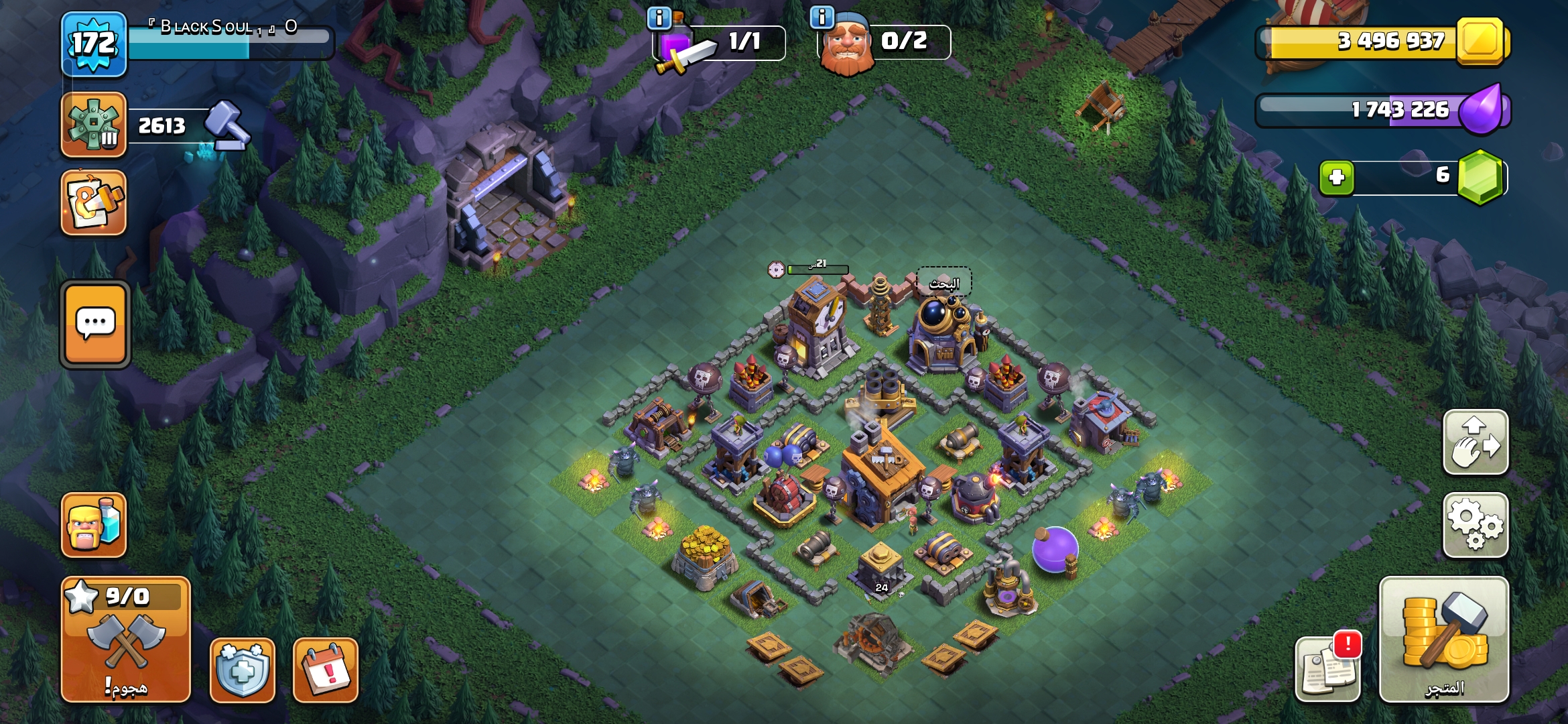View the news notes with red alert

pyautogui.click(x=1327, y=668)
